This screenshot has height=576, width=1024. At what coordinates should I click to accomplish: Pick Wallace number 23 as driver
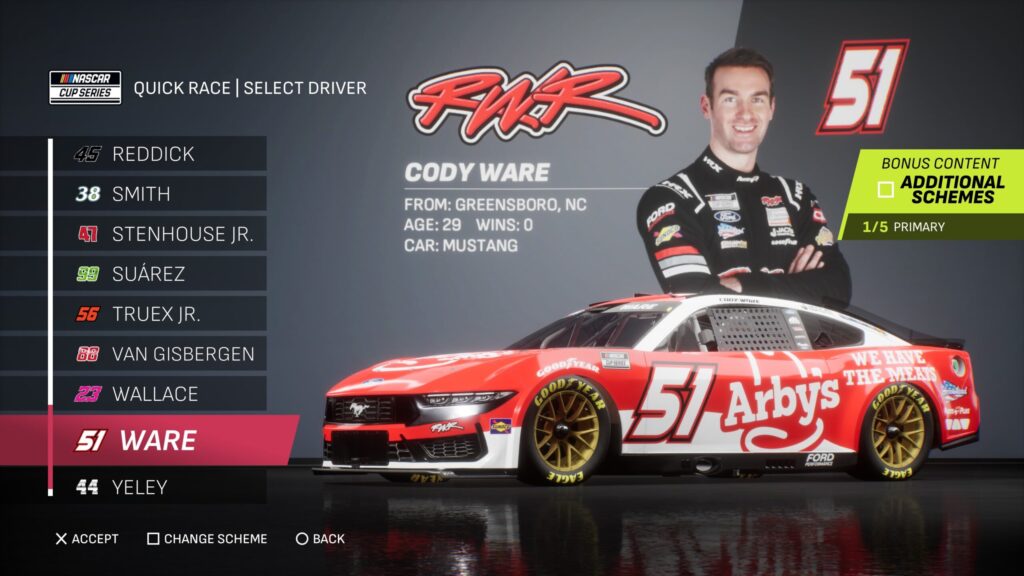click(155, 394)
